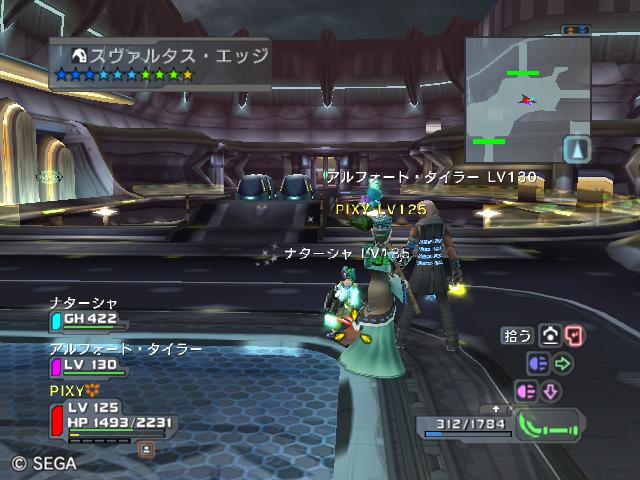Click the purple down arrow icon

(x=551, y=391)
